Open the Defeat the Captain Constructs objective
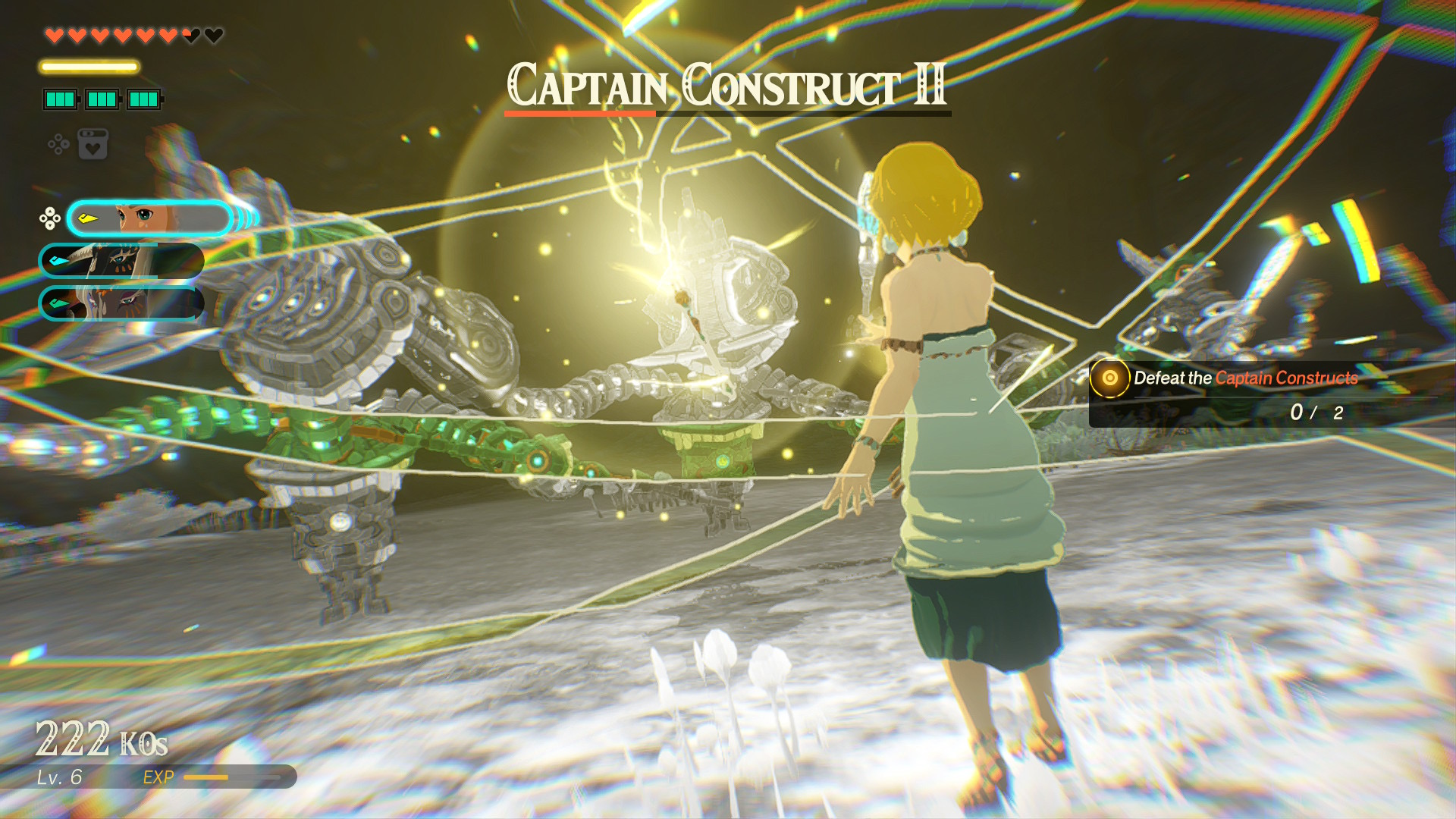1456x819 pixels. 1245,378
